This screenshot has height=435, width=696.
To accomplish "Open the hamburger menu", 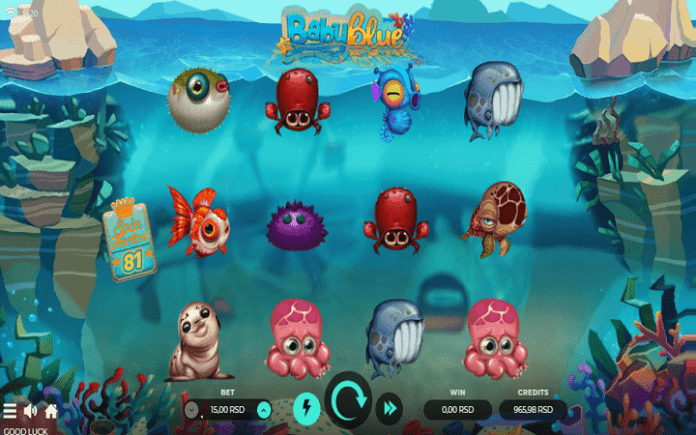I will (10, 410).
